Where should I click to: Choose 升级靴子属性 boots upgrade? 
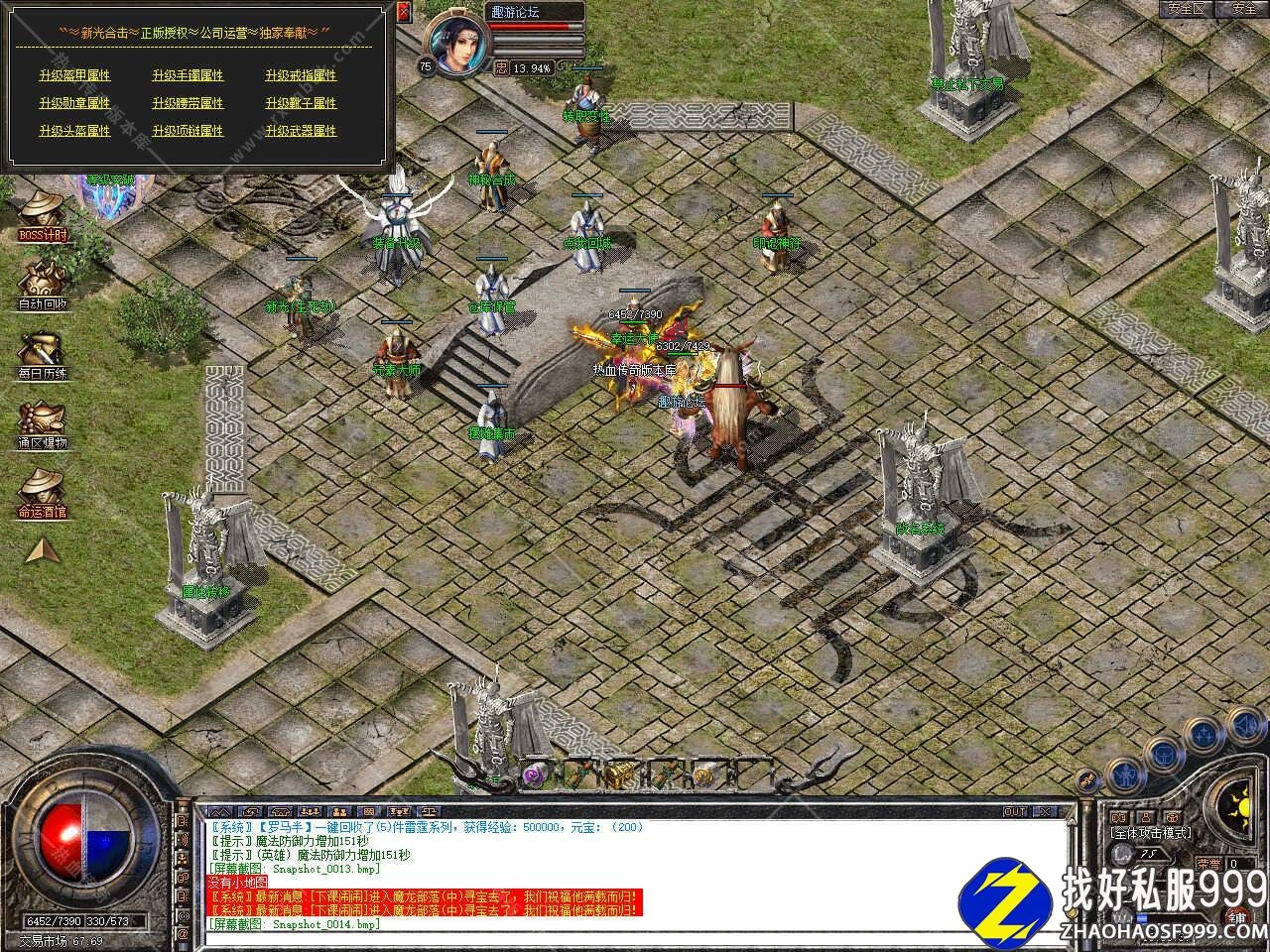(301, 103)
